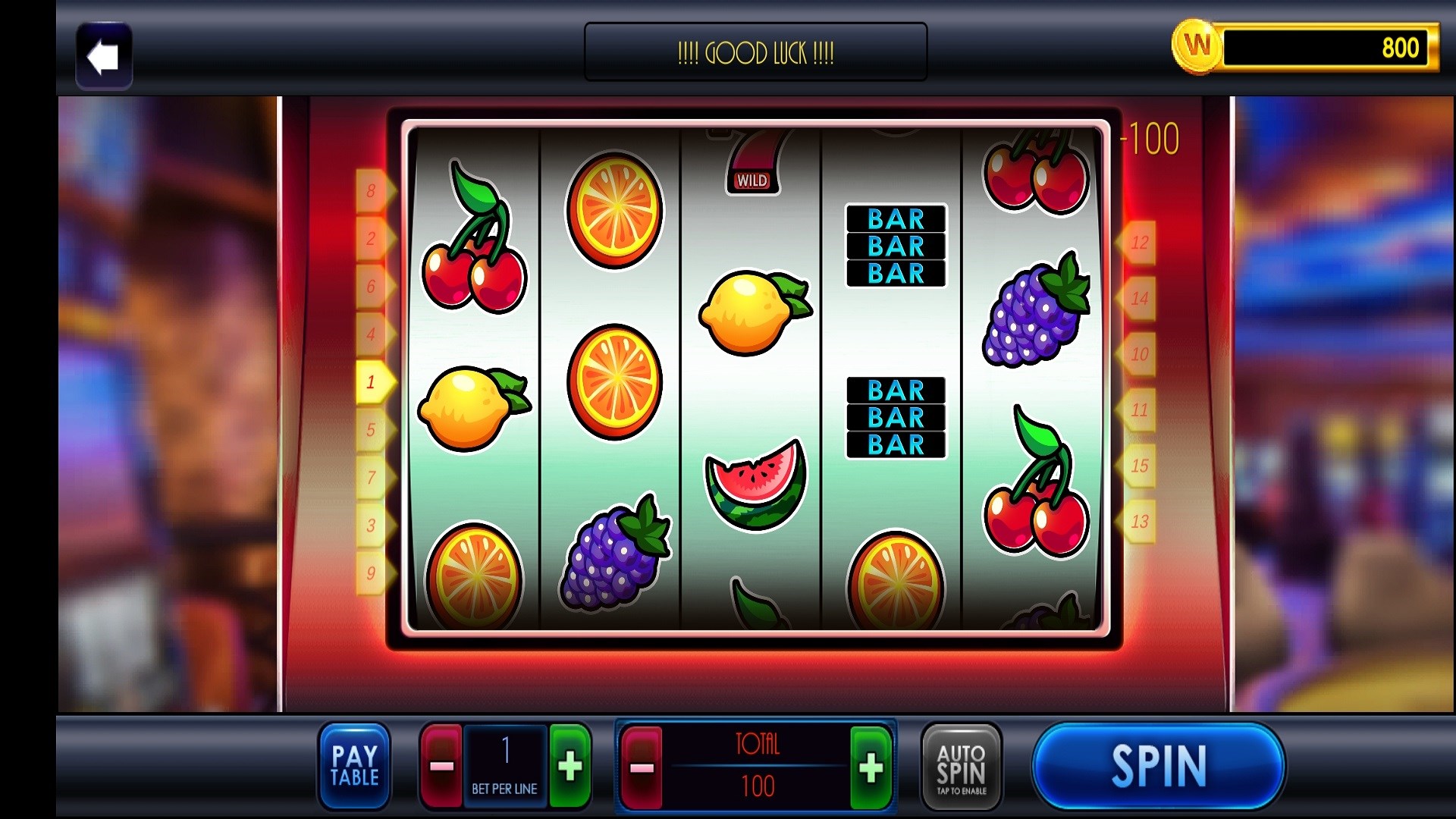
Task: Enable Auto Spin mode
Action: [960, 766]
